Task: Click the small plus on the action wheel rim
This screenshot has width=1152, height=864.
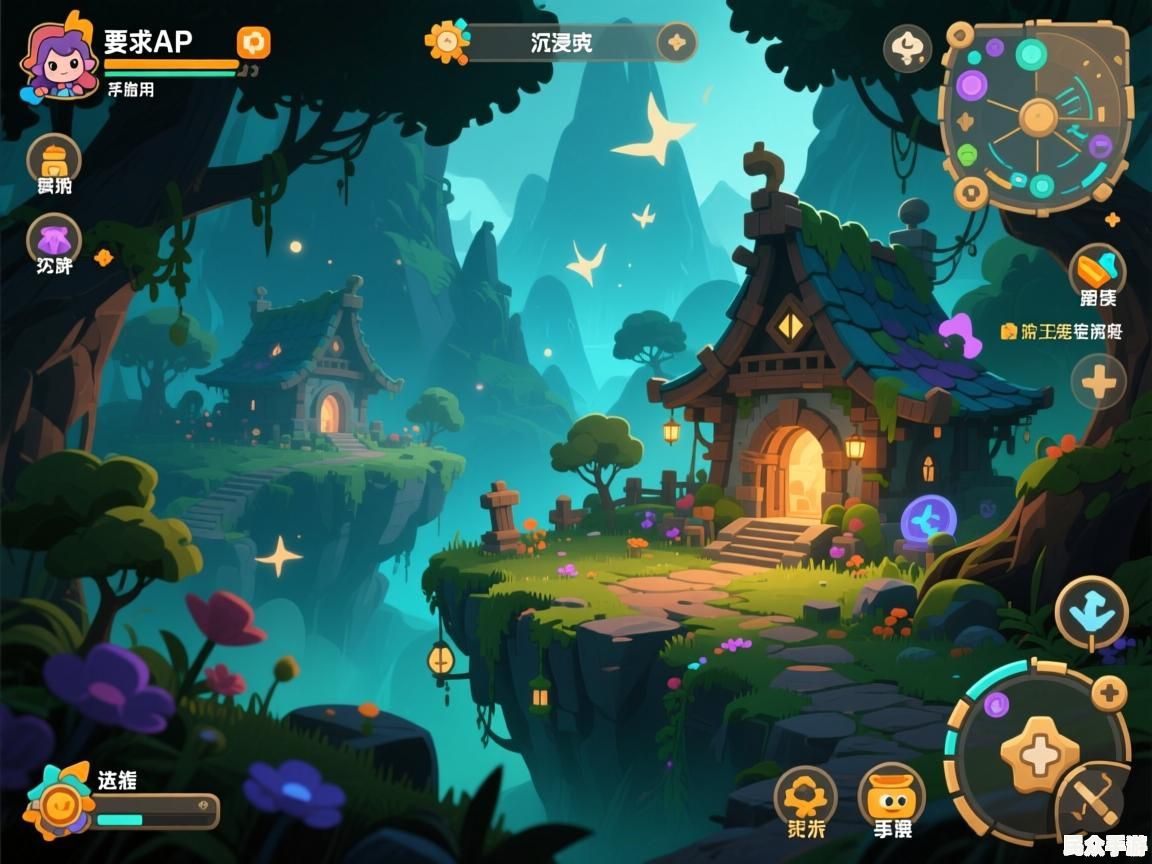Action: tap(1108, 692)
